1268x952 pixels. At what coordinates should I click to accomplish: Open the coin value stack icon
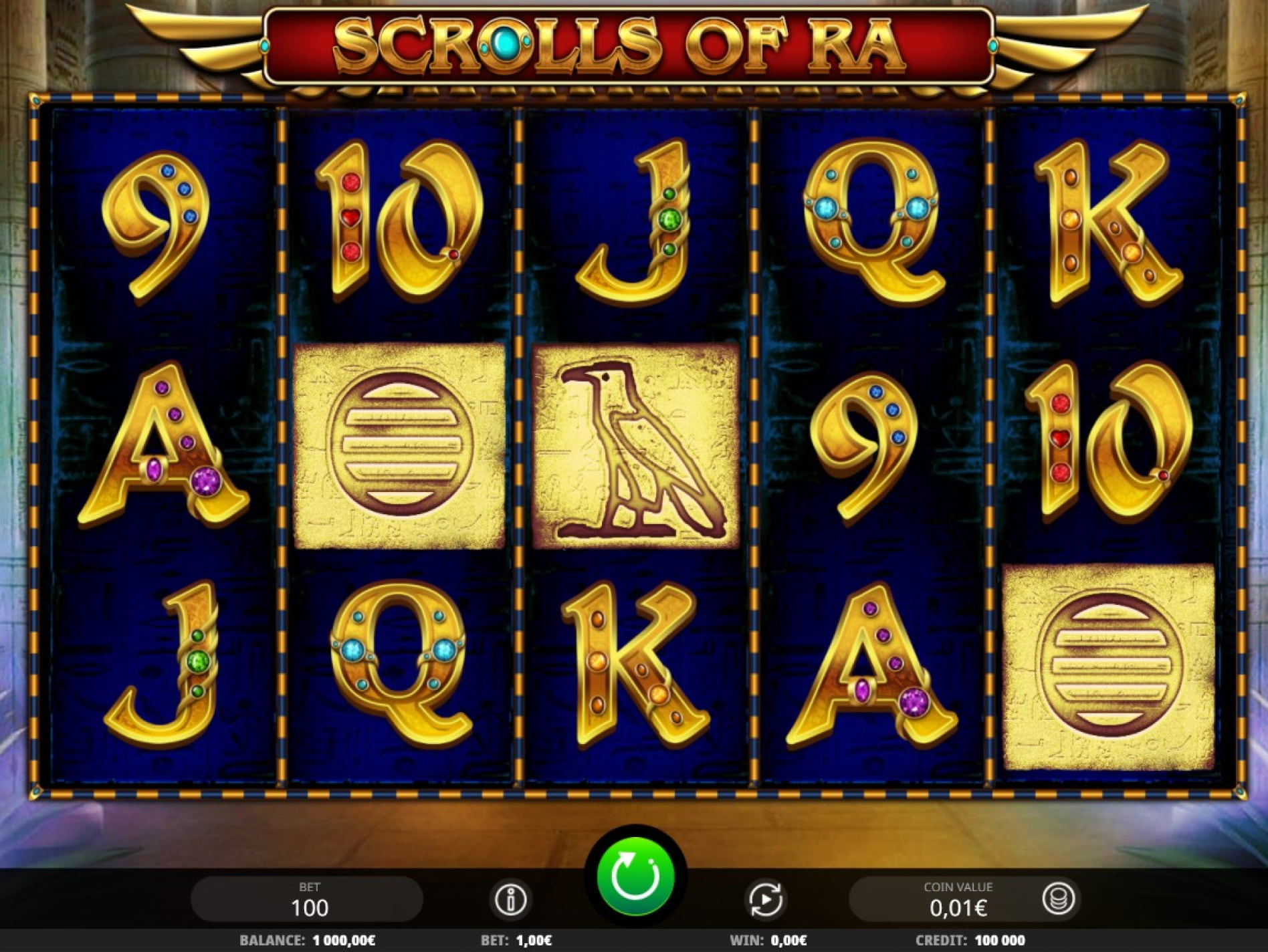(1058, 899)
